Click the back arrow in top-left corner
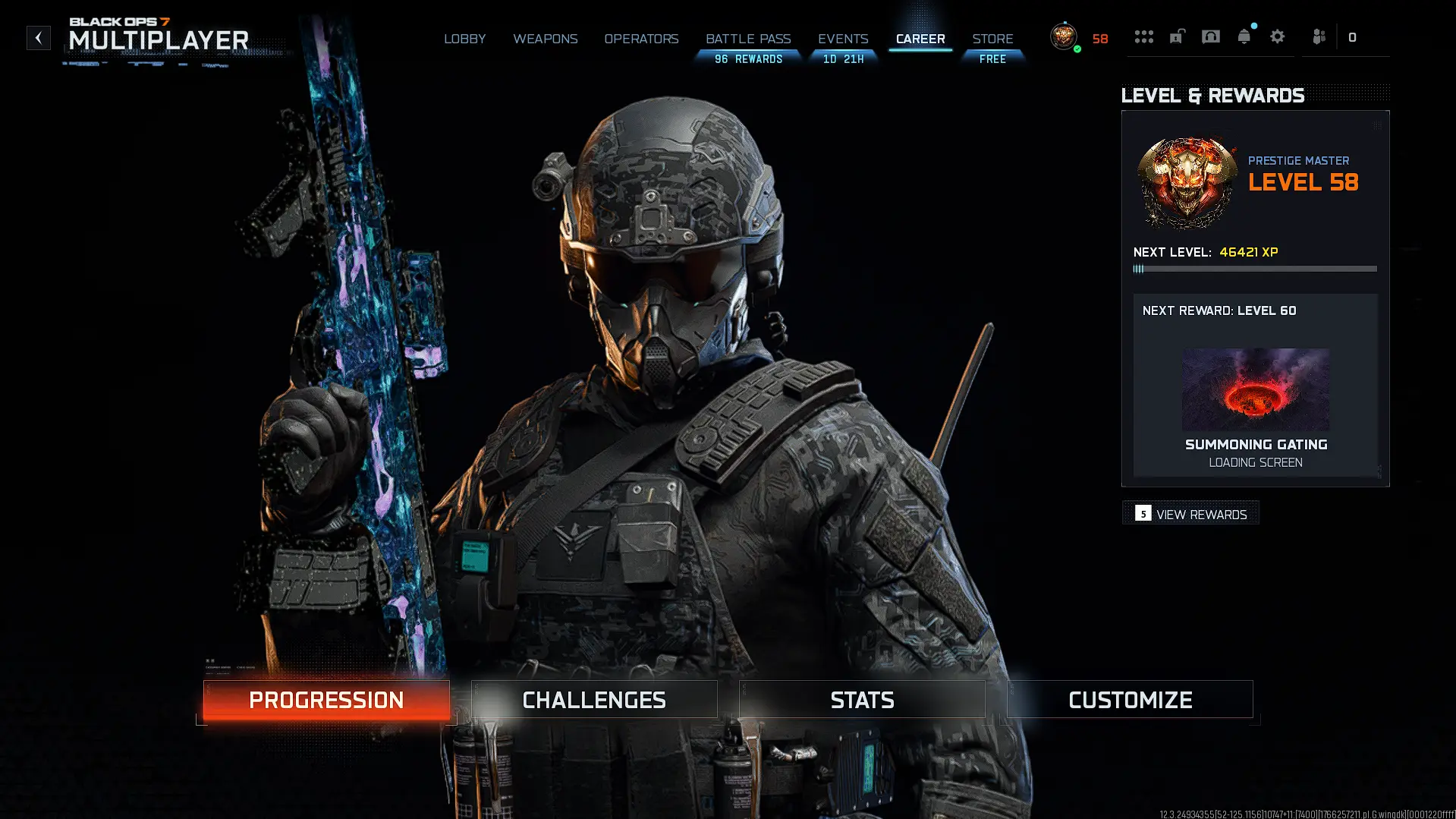The width and height of the screenshot is (1456, 819). click(38, 37)
